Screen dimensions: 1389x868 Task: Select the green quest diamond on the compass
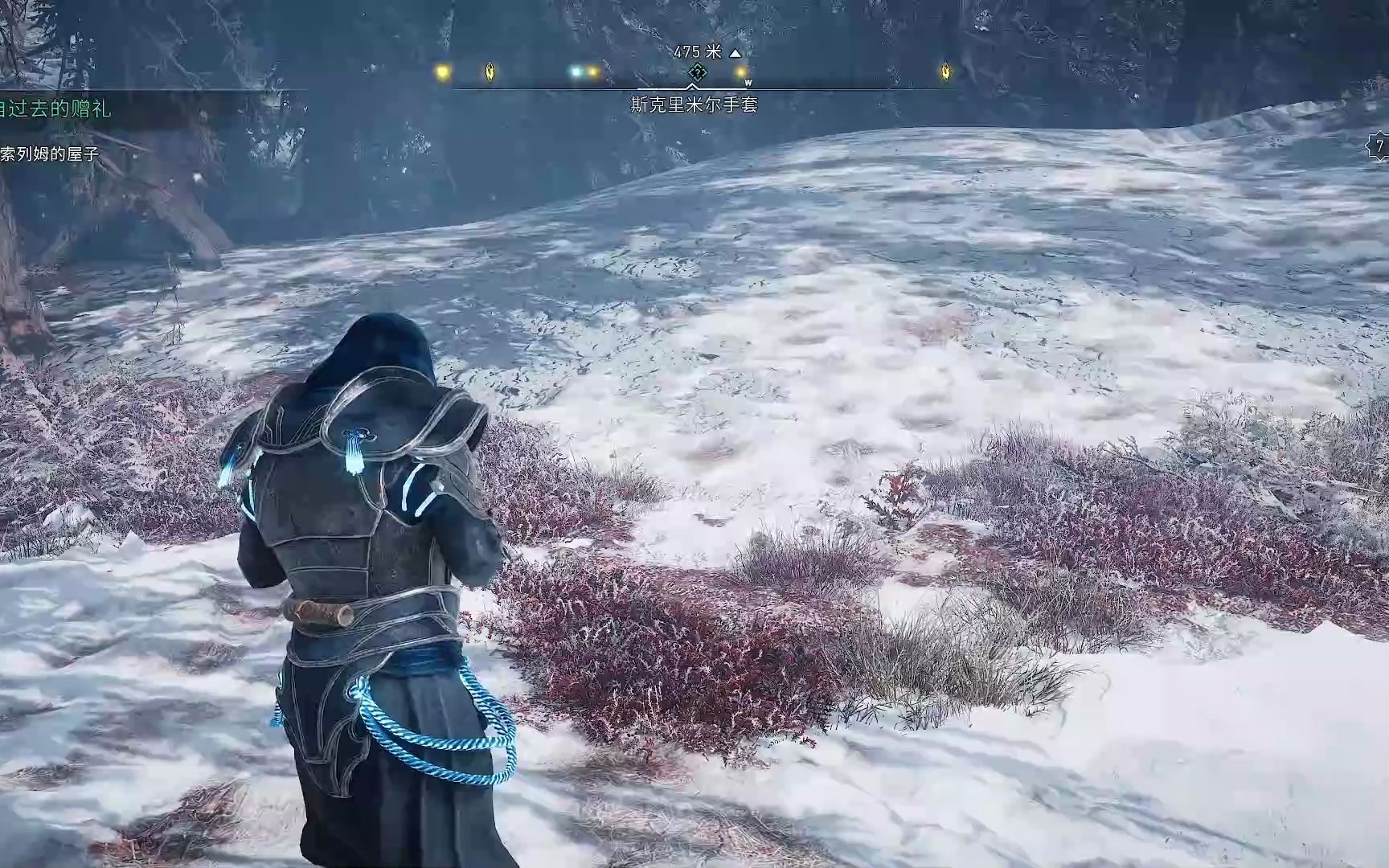click(697, 73)
